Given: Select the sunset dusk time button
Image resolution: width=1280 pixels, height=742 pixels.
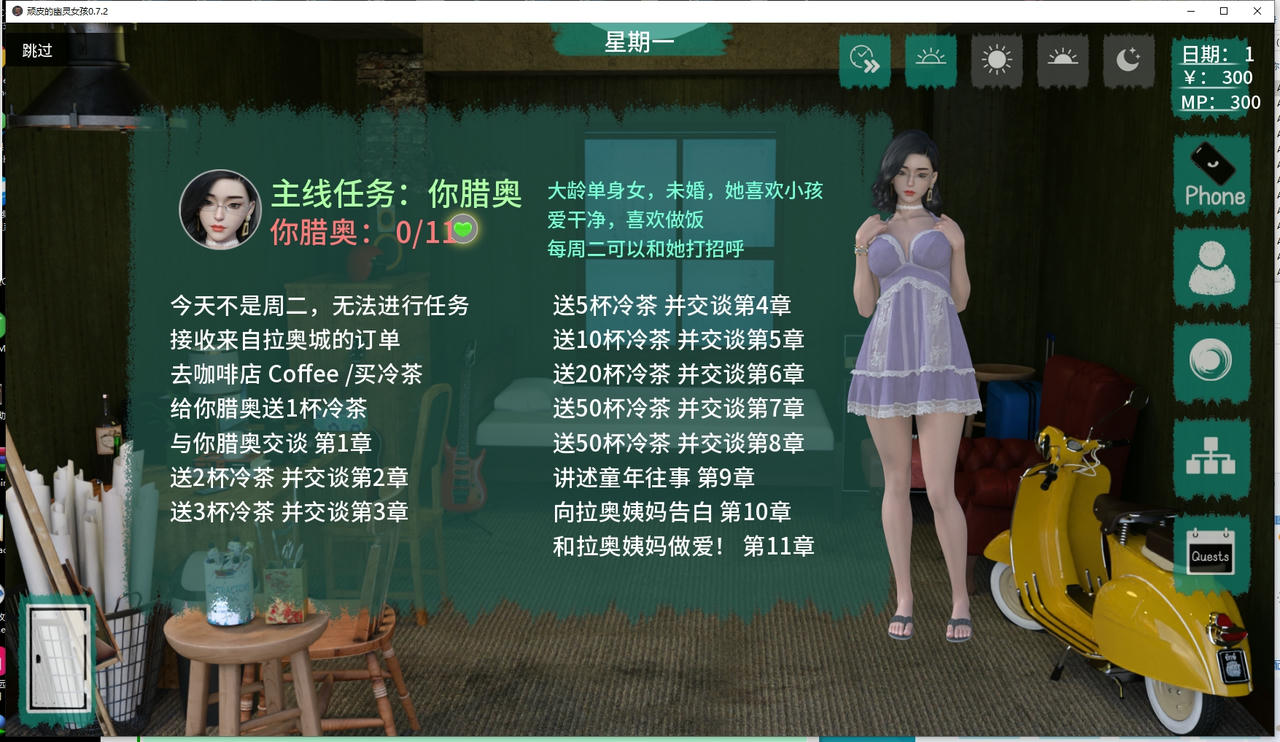Looking at the screenshot, I should click(x=1062, y=61).
